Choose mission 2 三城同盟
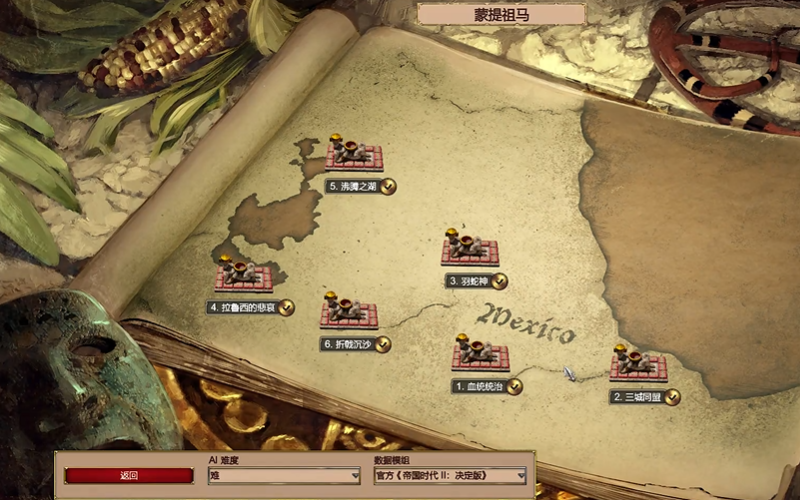Image resolution: width=800 pixels, height=500 pixels. pos(638,367)
